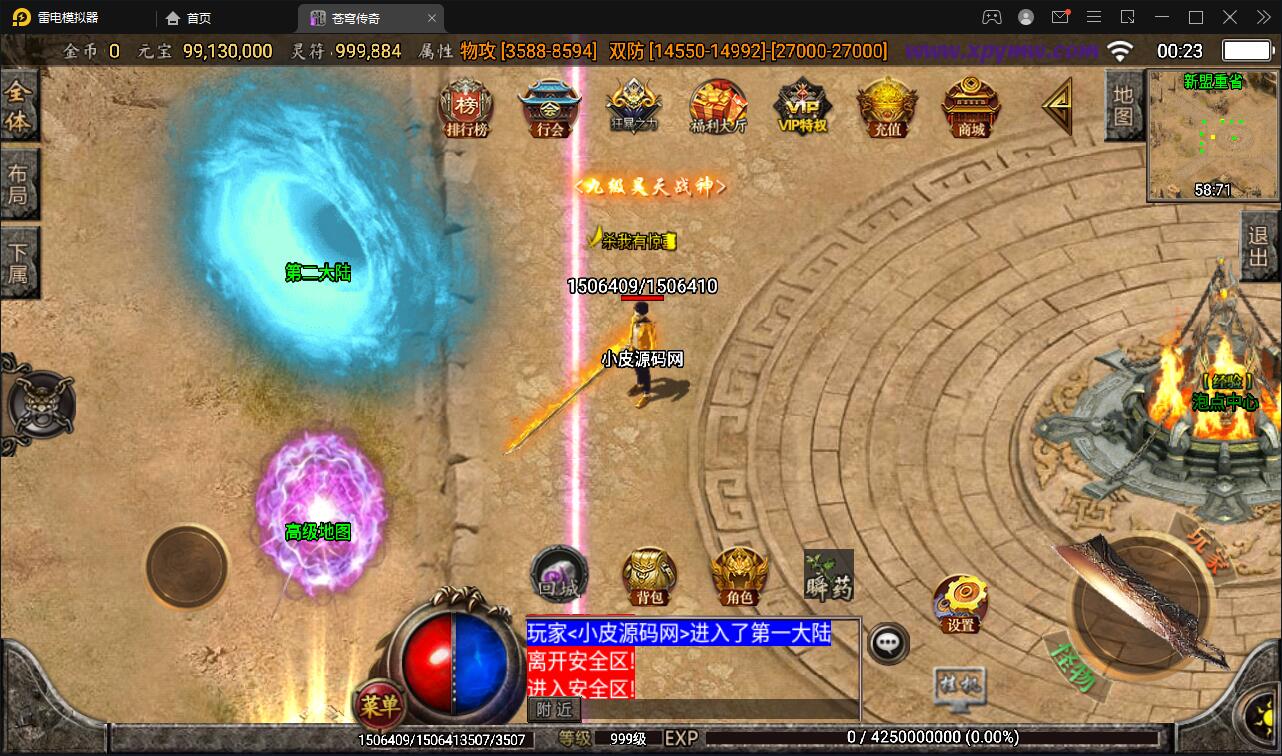Open the VIP特权 privileges icon

coord(802,107)
